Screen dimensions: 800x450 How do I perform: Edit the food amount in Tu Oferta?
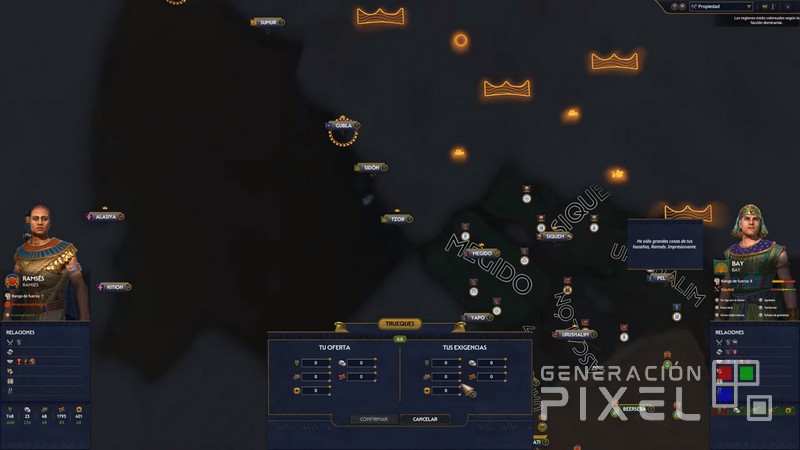(x=315, y=362)
